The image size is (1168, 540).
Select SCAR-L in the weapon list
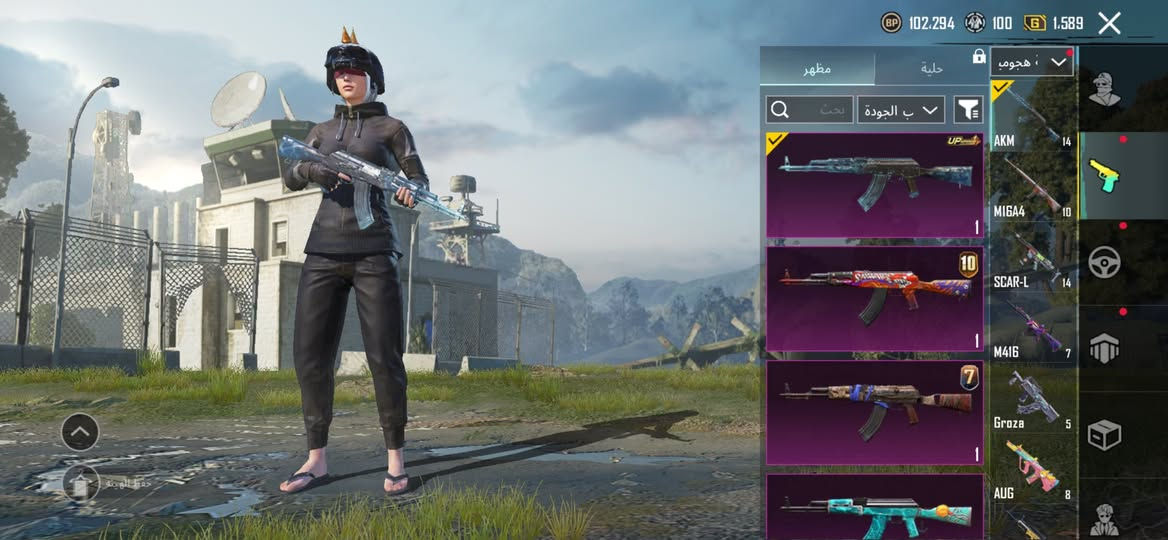tap(1032, 260)
